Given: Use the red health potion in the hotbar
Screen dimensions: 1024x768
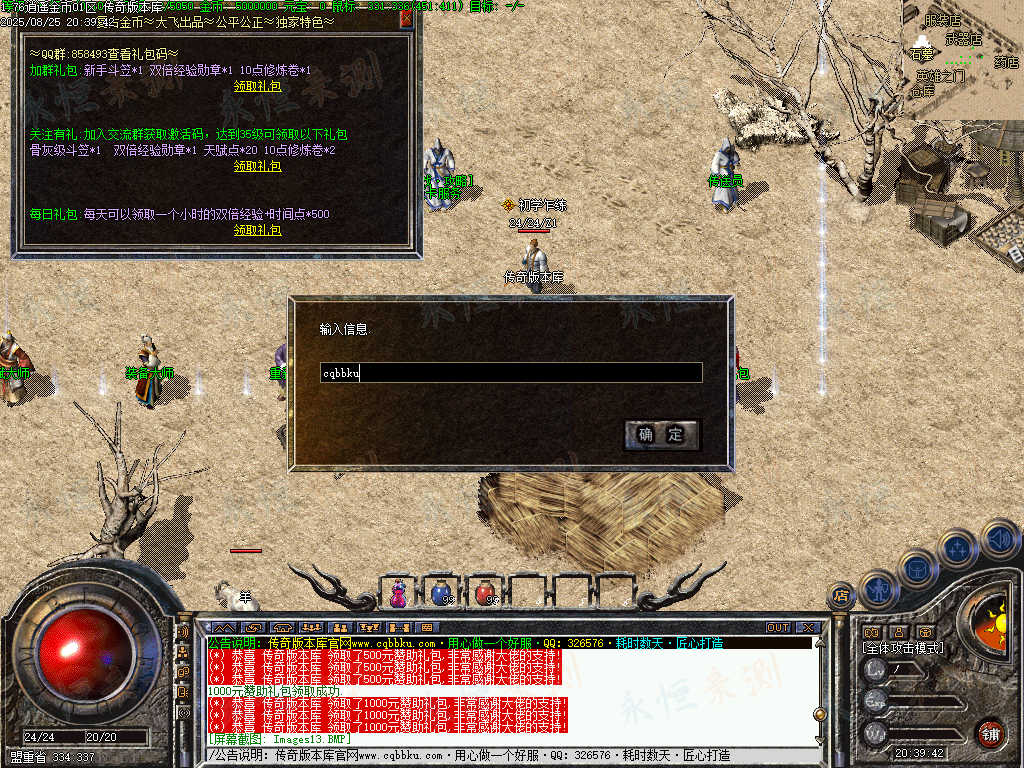Looking at the screenshot, I should click(485, 592).
